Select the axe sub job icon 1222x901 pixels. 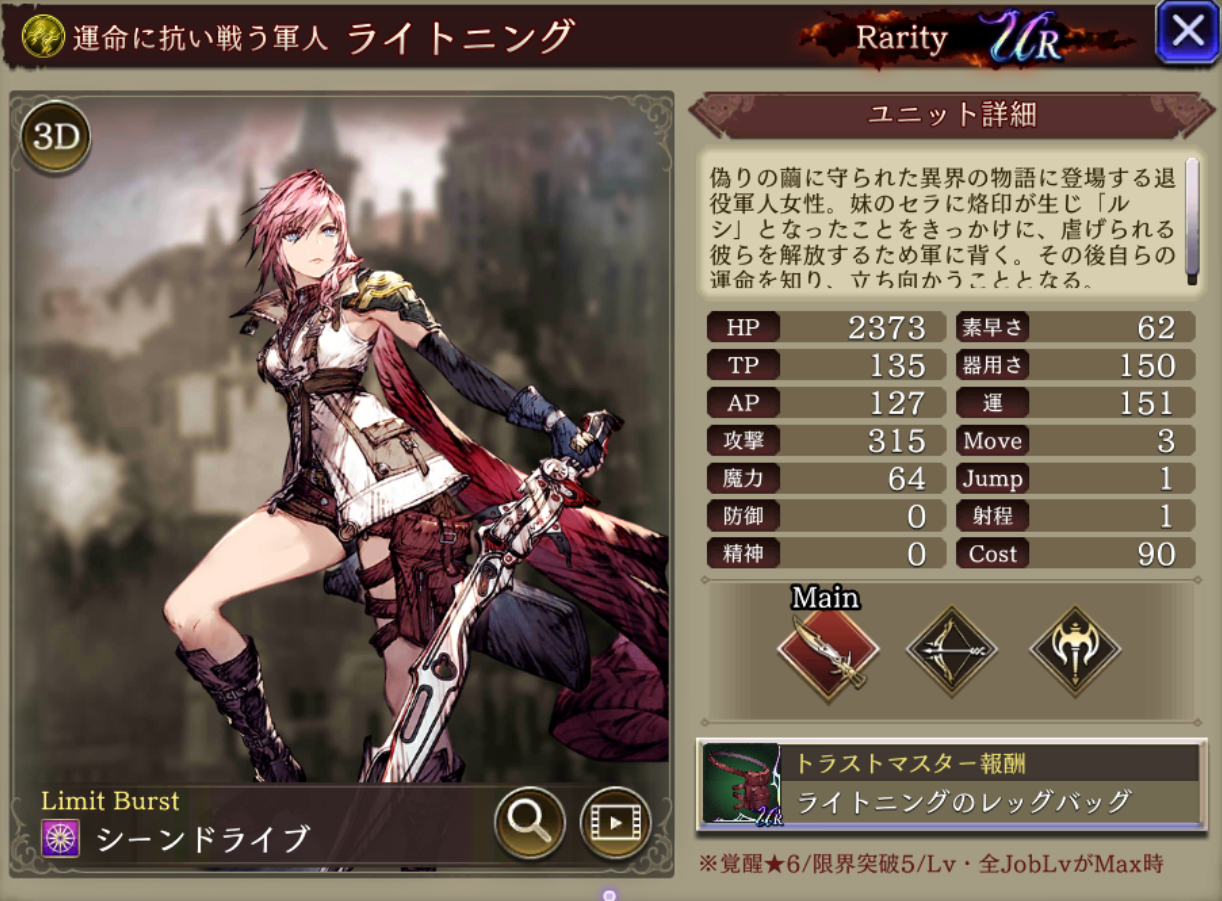click(x=1075, y=651)
